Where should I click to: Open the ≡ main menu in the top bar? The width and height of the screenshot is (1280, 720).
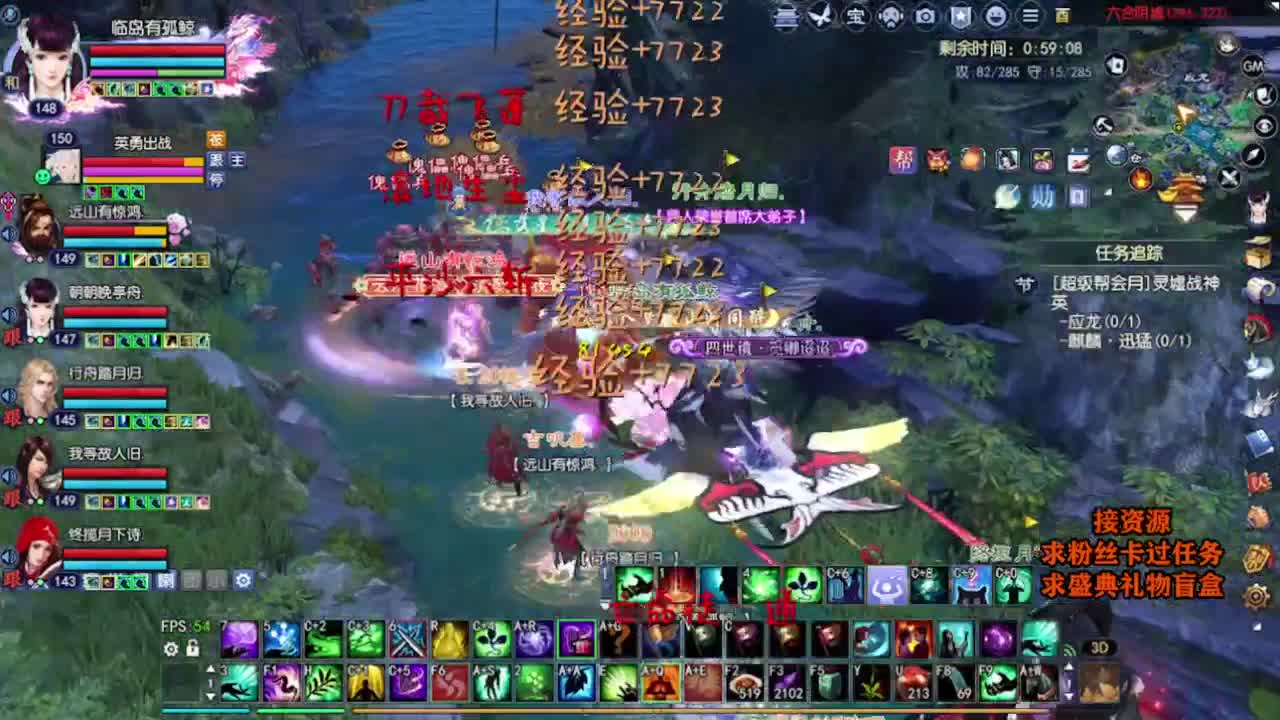coord(1030,14)
